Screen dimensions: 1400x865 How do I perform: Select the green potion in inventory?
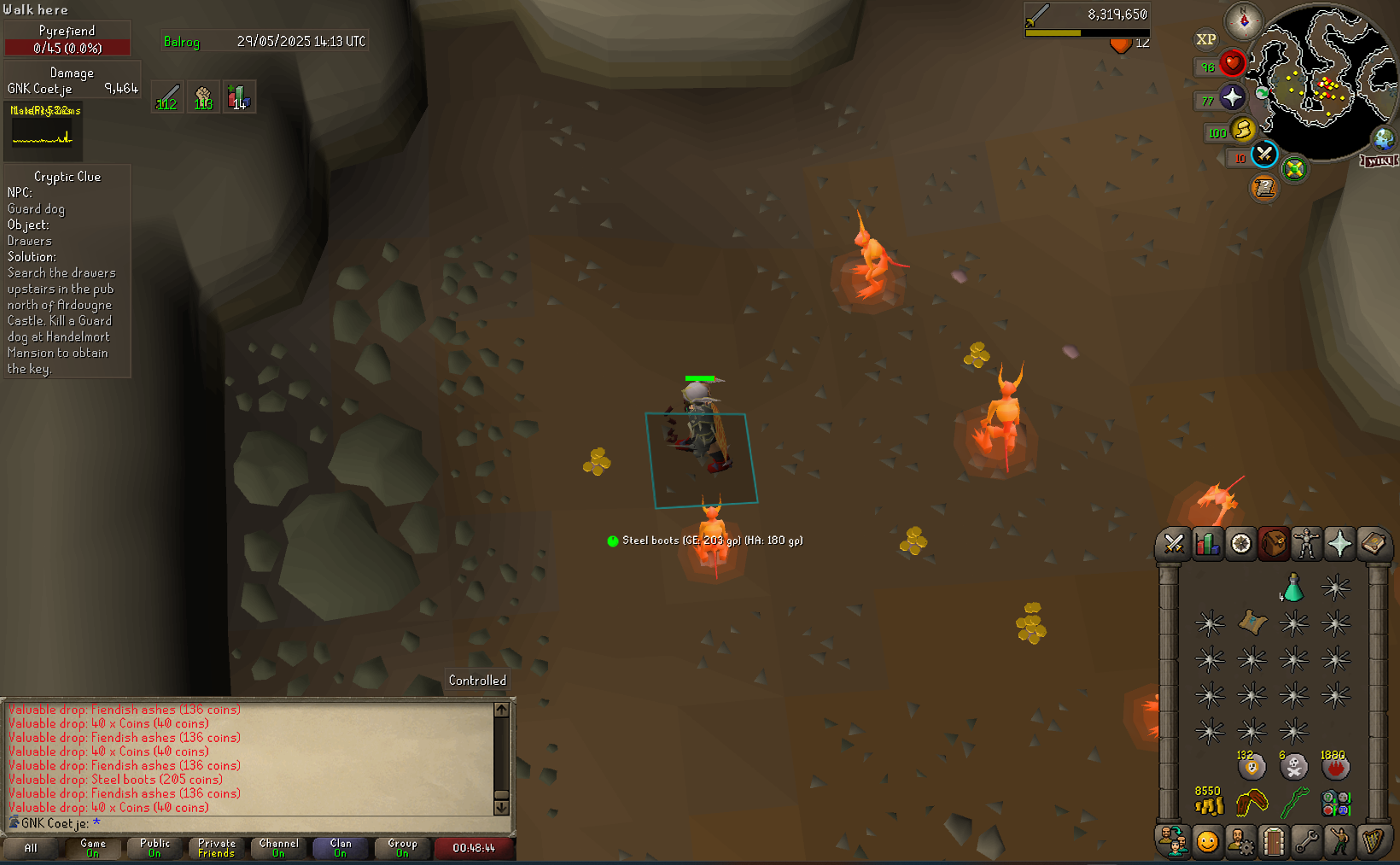point(1293,587)
